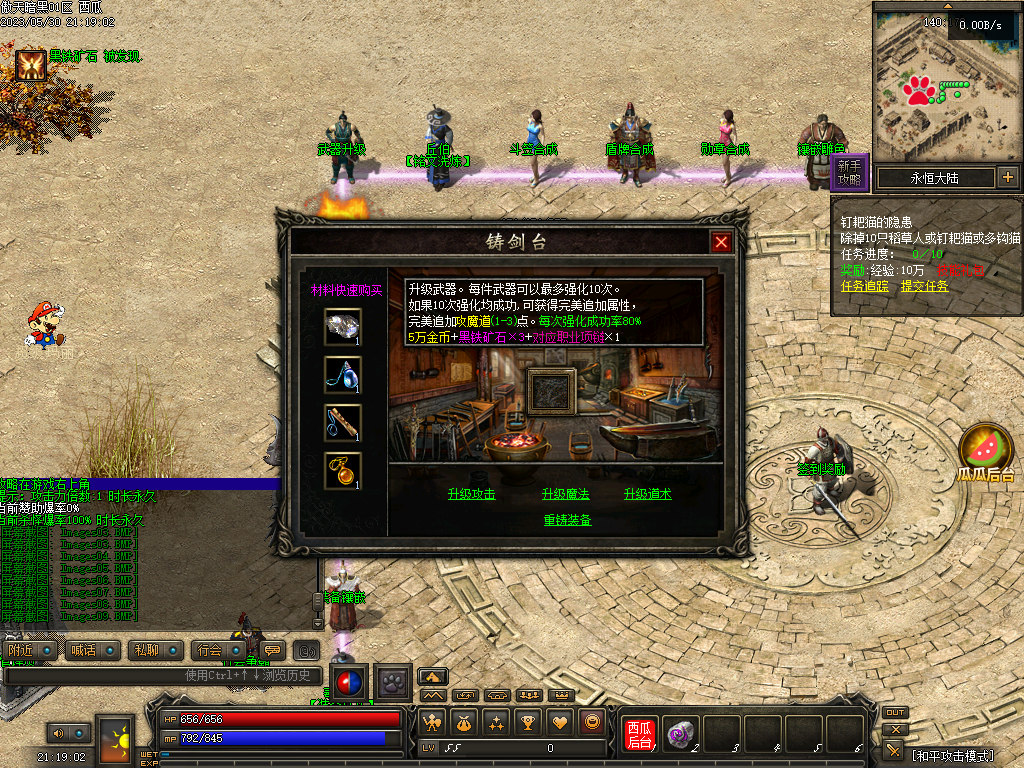This screenshot has width=1024, height=768.
Task: Select the 升级道术 upgrade option
Action: click(x=648, y=494)
